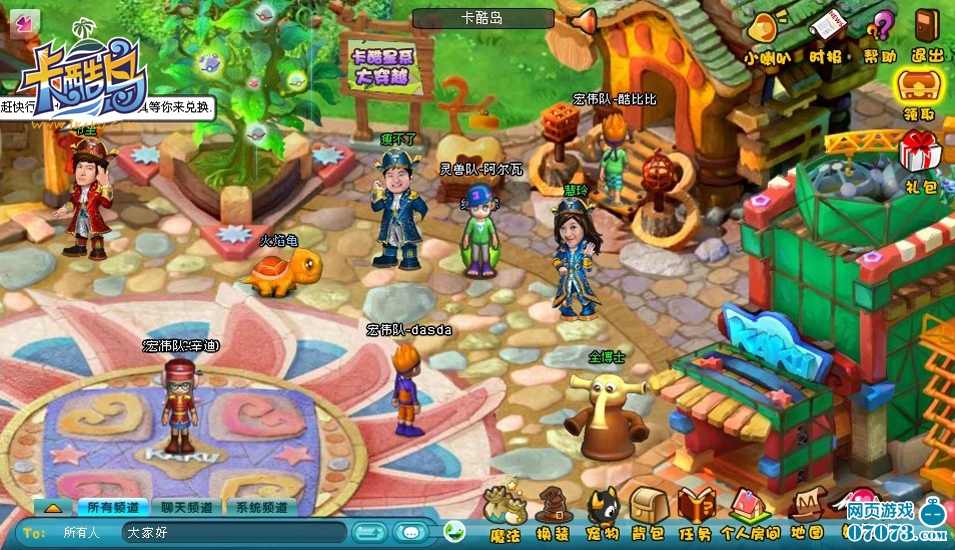Open the green smiley emoticon picker
The width and height of the screenshot is (955, 550).
pos(455,532)
